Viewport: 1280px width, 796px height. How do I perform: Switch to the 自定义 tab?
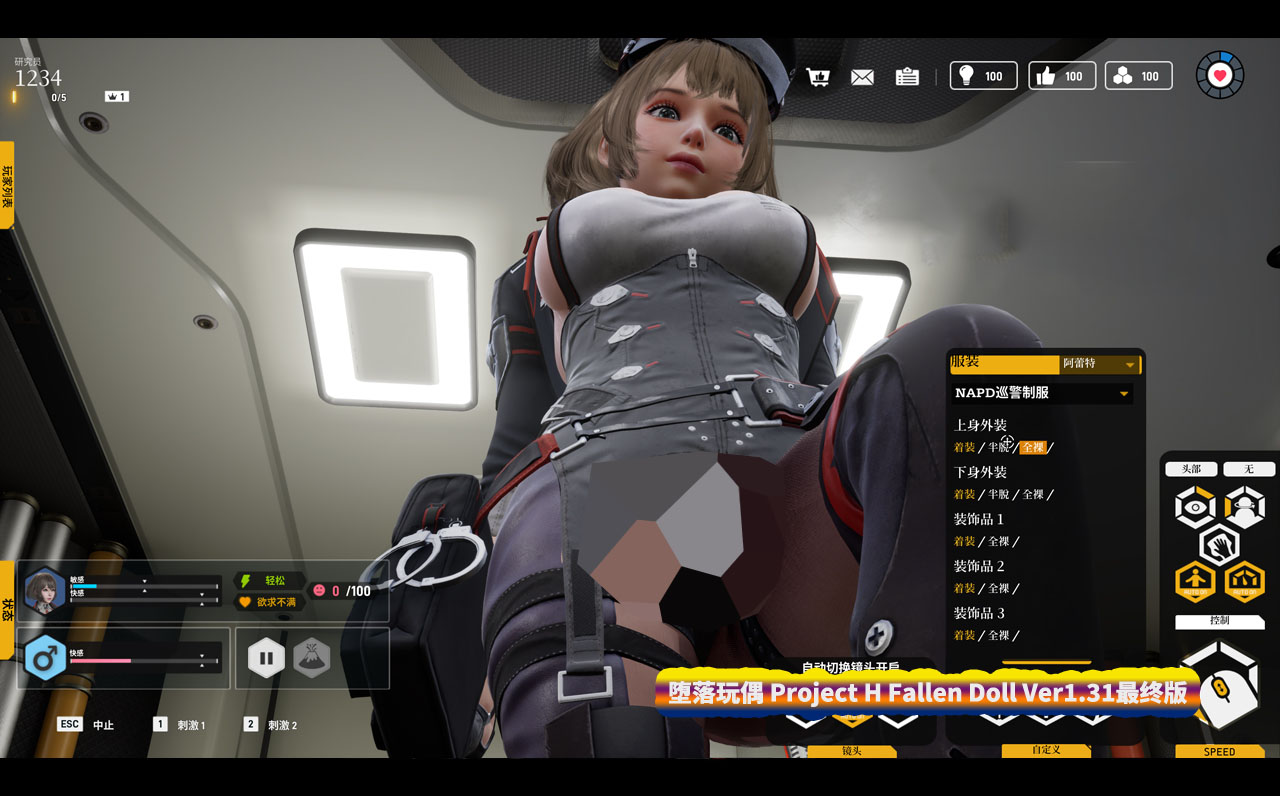coord(1045,750)
